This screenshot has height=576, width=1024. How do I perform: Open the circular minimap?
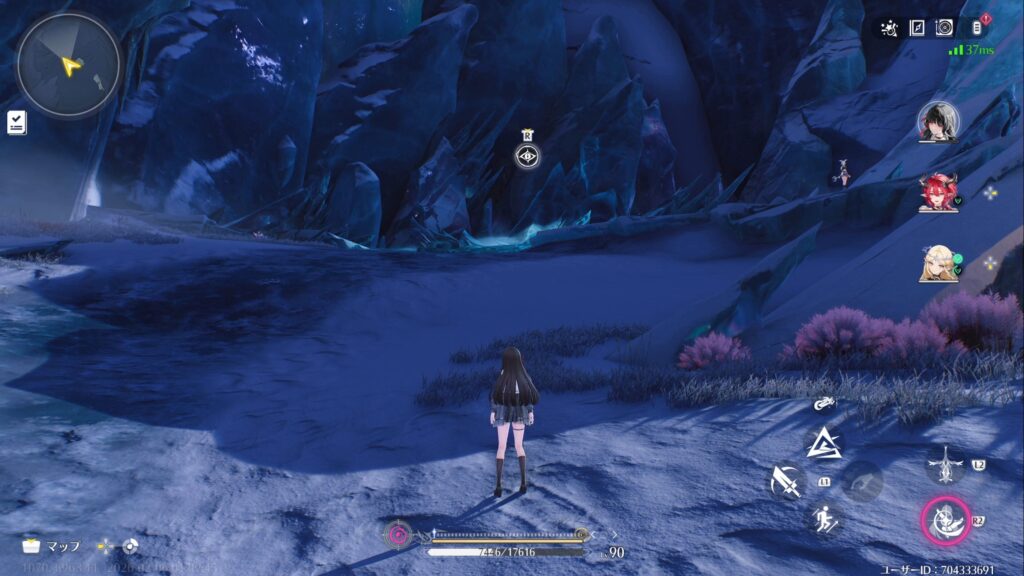click(68, 66)
